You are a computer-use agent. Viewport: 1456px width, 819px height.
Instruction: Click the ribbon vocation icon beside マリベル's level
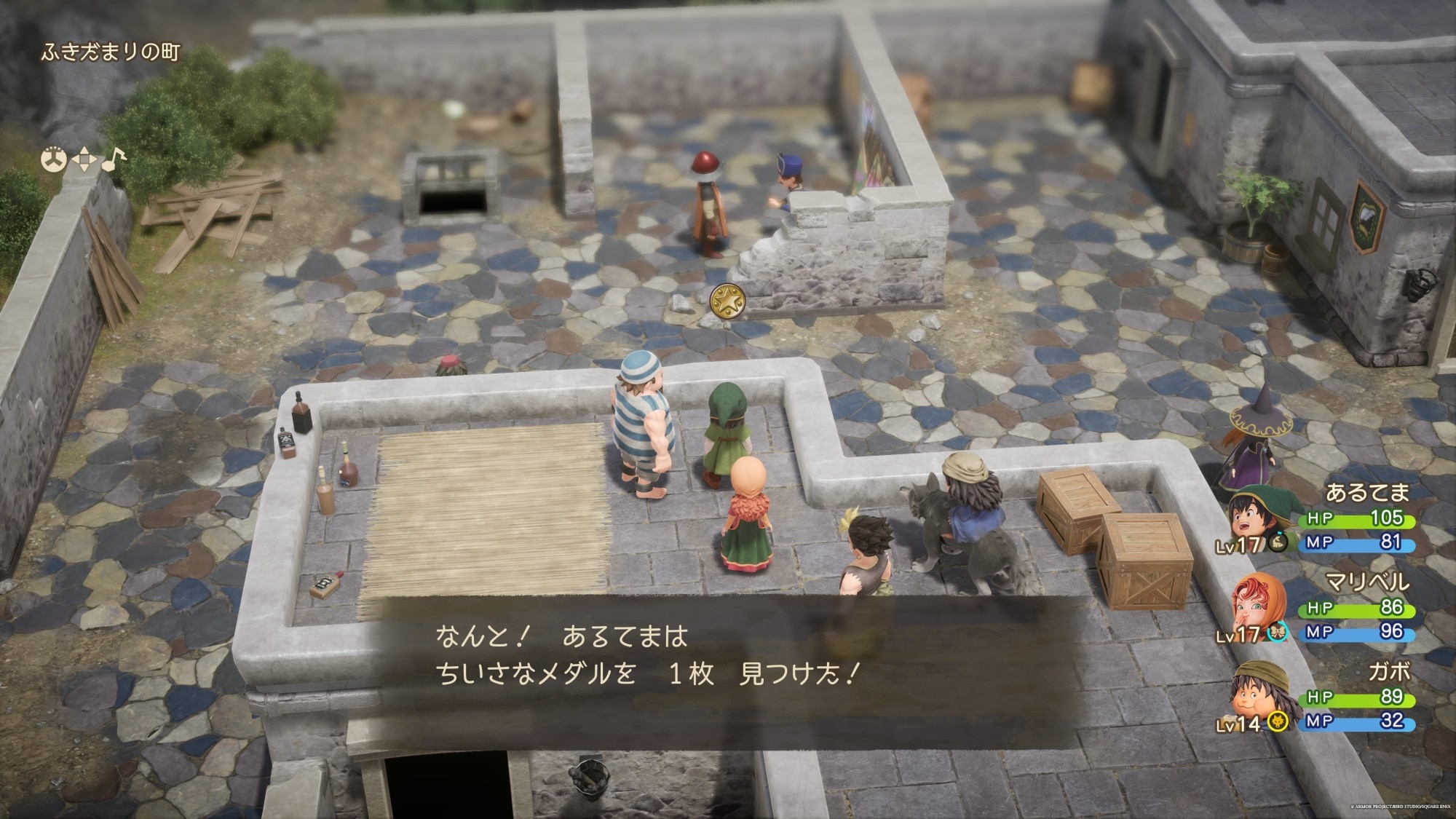tap(1276, 633)
